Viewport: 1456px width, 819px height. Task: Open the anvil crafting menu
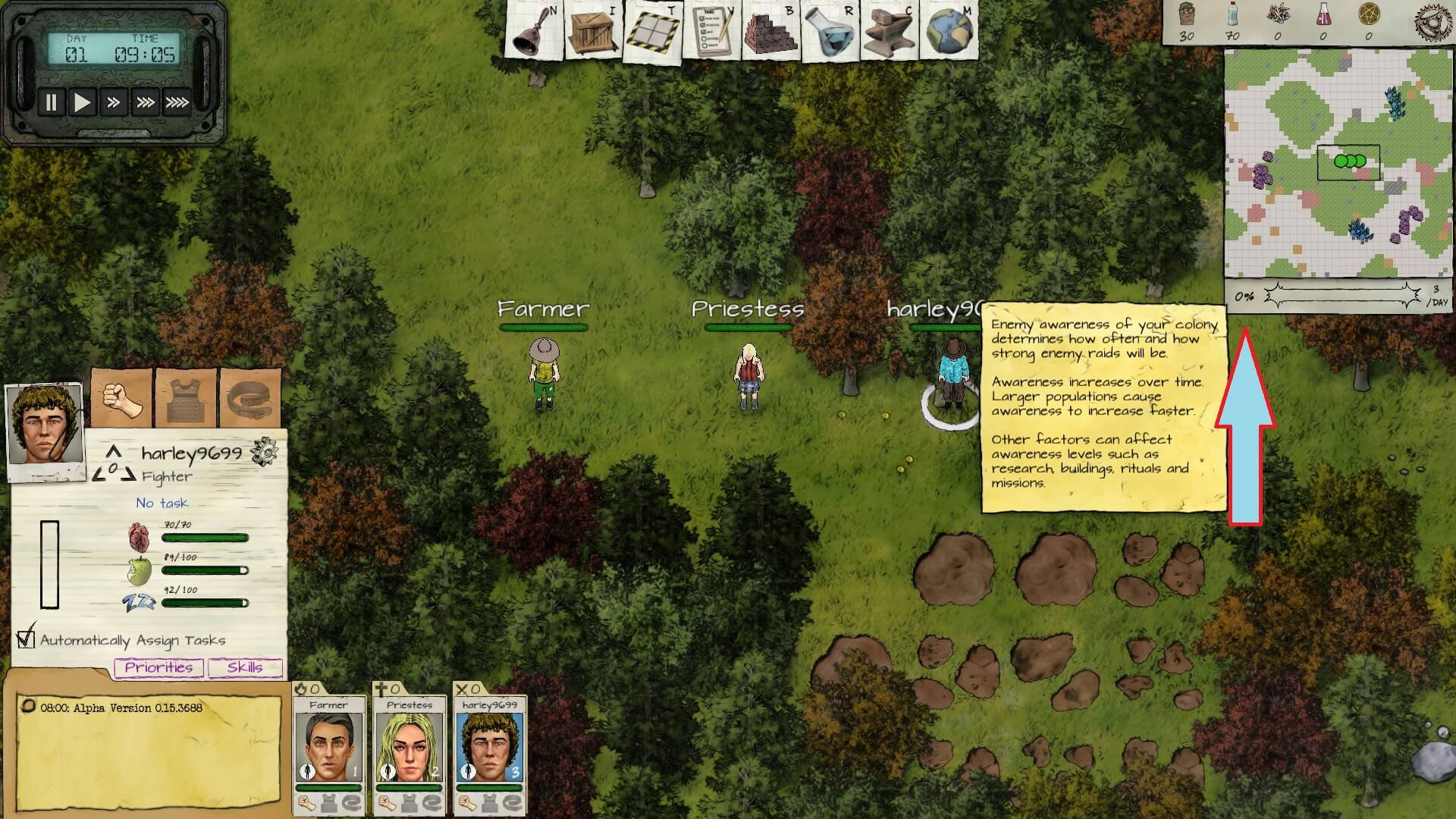[x=888, y=32]
